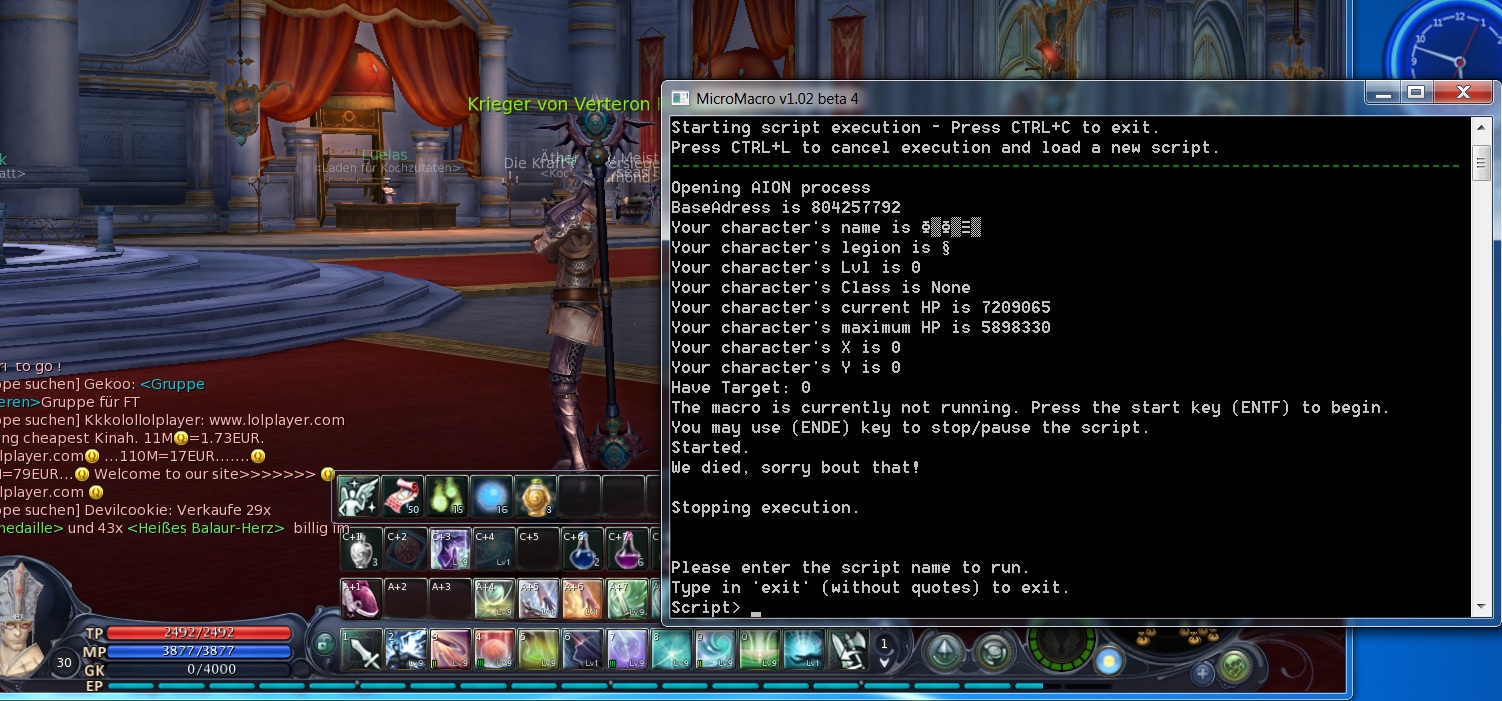This screenshot has width=1502, height=701.
Task: Toggle the green hotbar lock icon
Action: click(323, 645)
